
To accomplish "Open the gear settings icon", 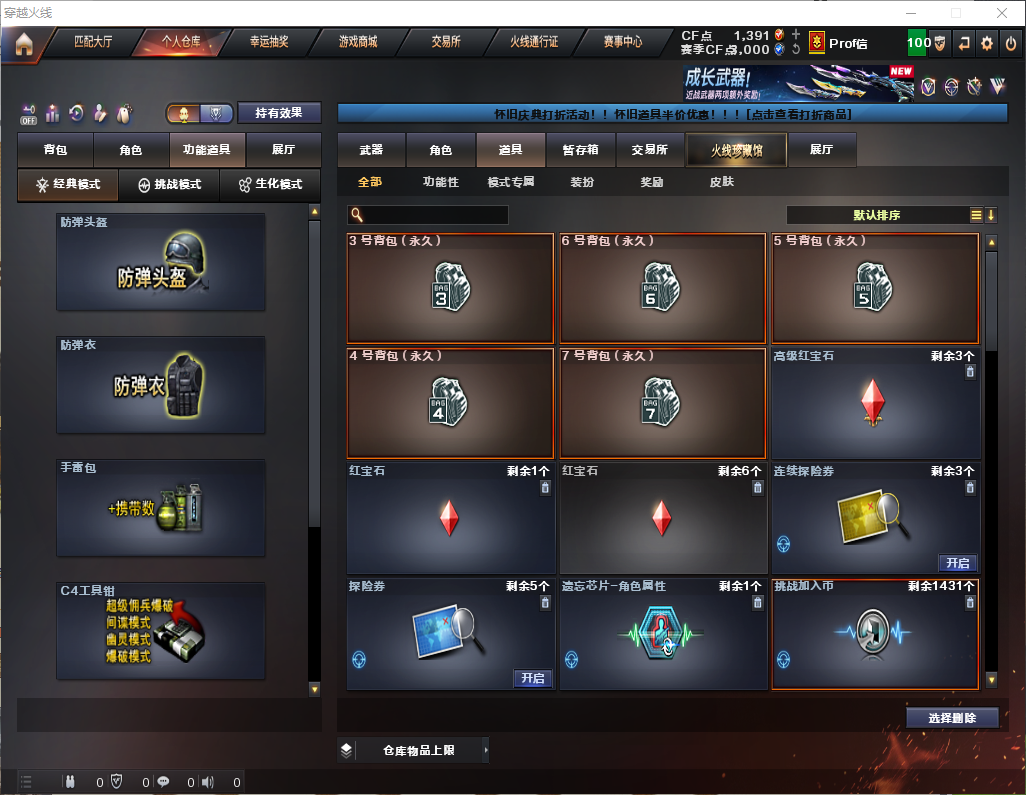I will pos(987,43).
